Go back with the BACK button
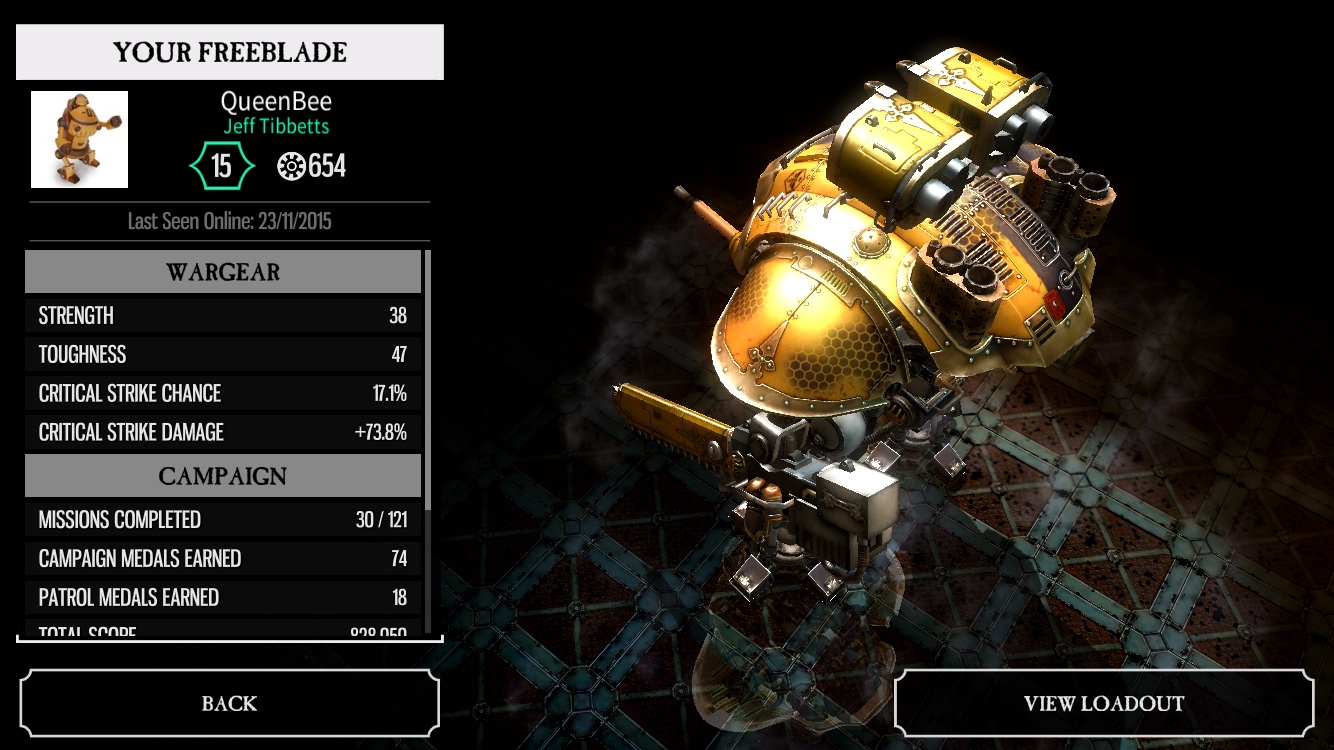 point(229,703)
